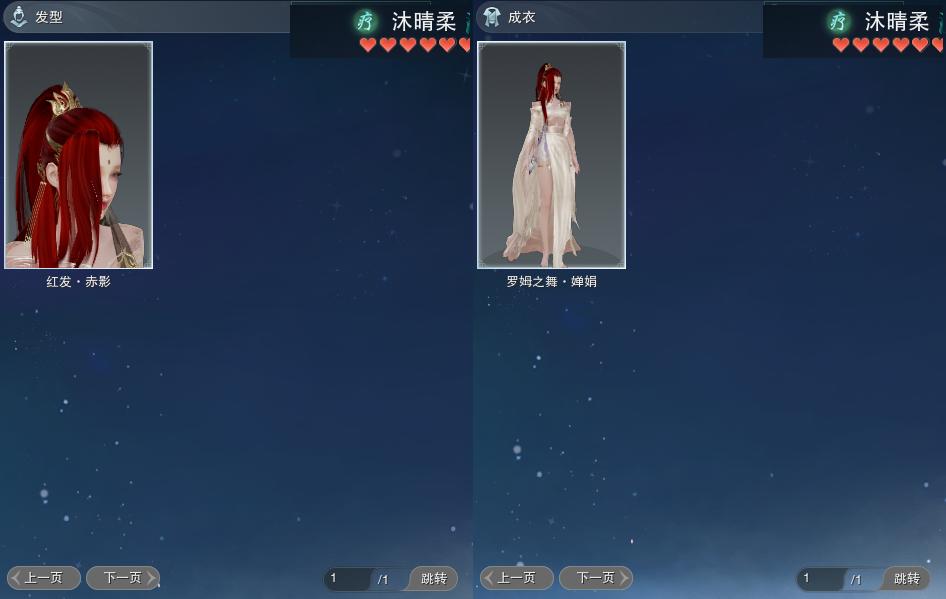The image size is (946, 599).
Task: Go to 下一页 in the 发型 panel
Action: point(122,578)
